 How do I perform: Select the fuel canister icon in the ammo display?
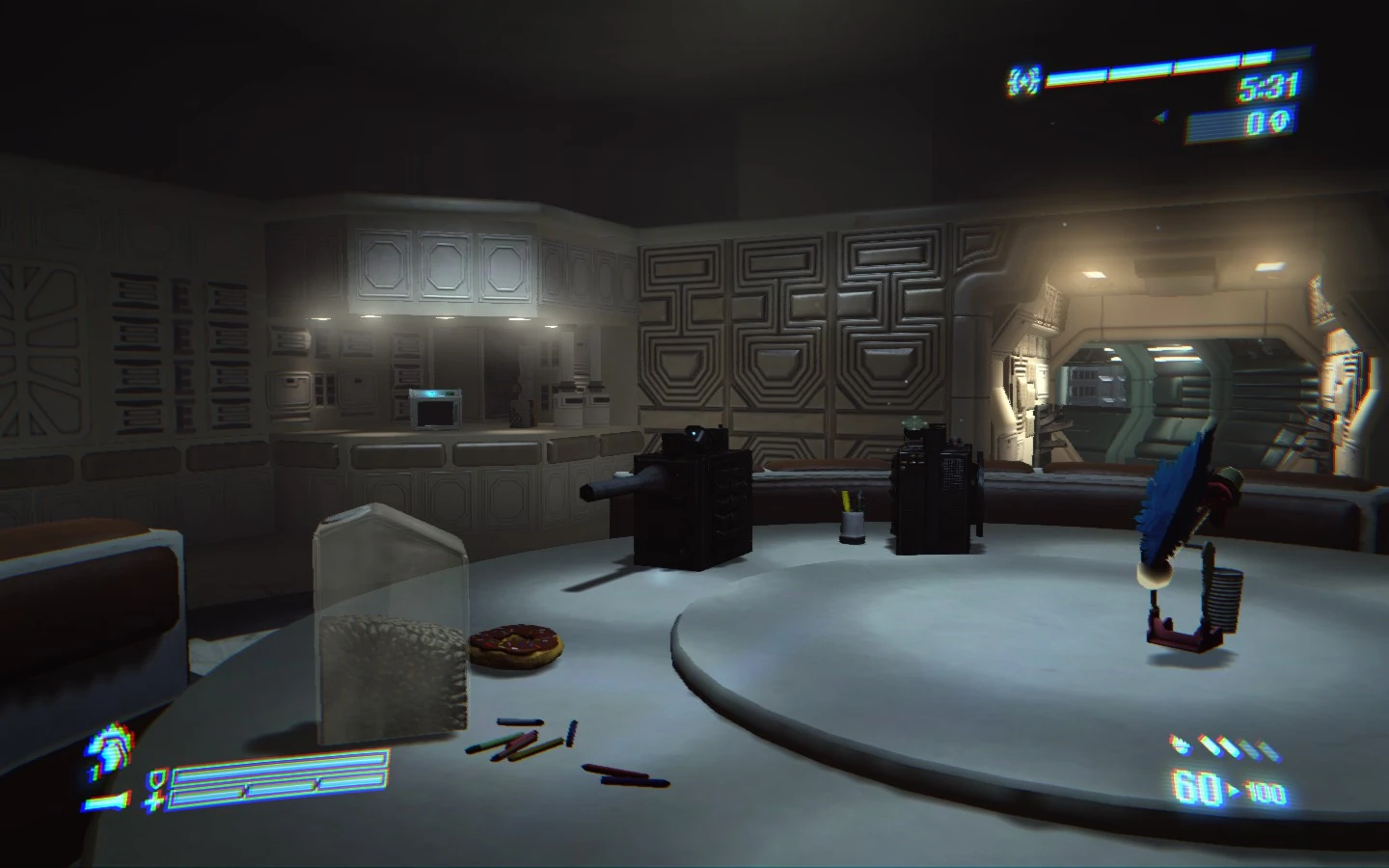tap(1180, 745)
